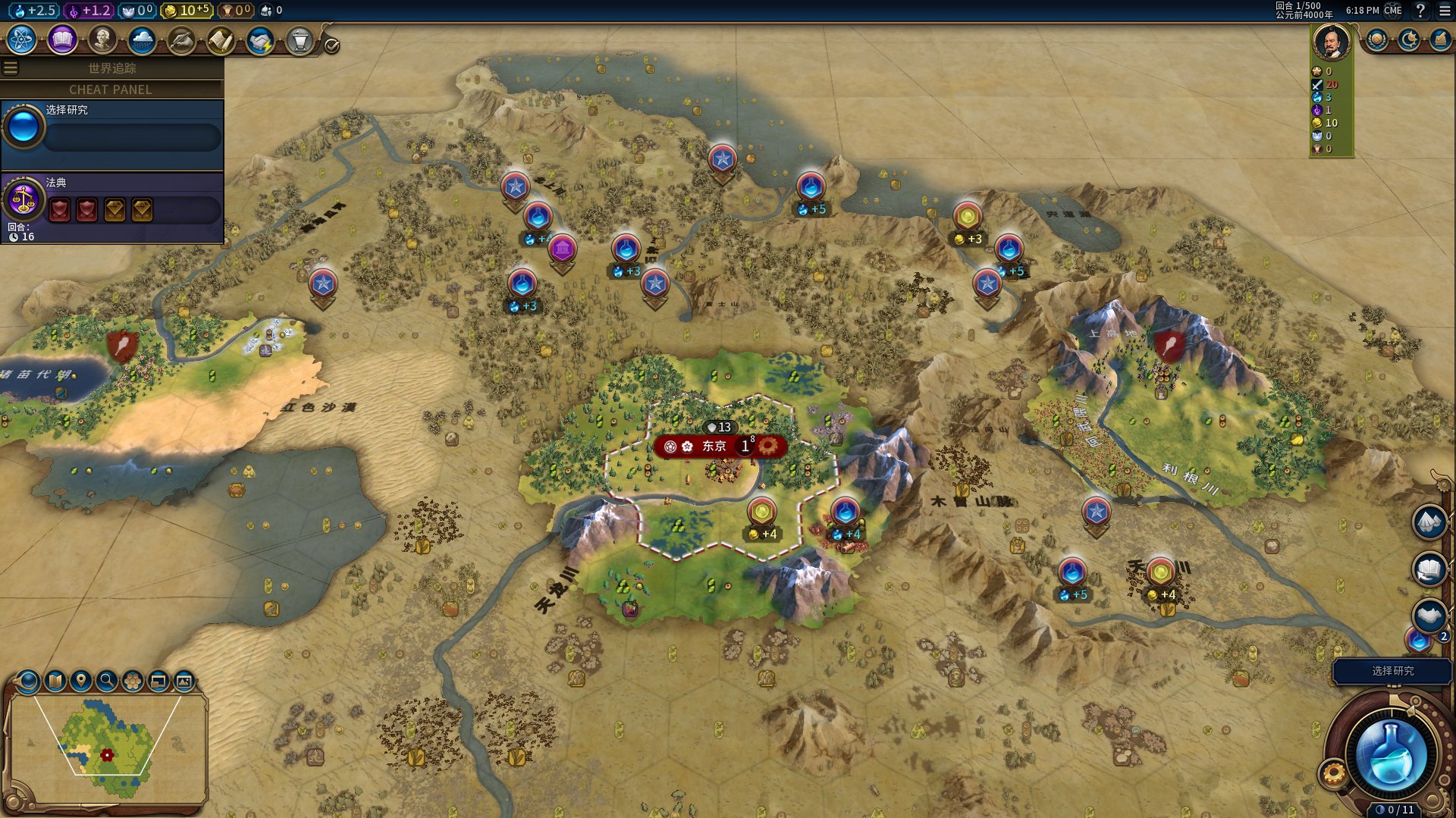1456x818 pixels.
Task: Open the main game menu hamburger button
Action: [x=1445, y=11]
